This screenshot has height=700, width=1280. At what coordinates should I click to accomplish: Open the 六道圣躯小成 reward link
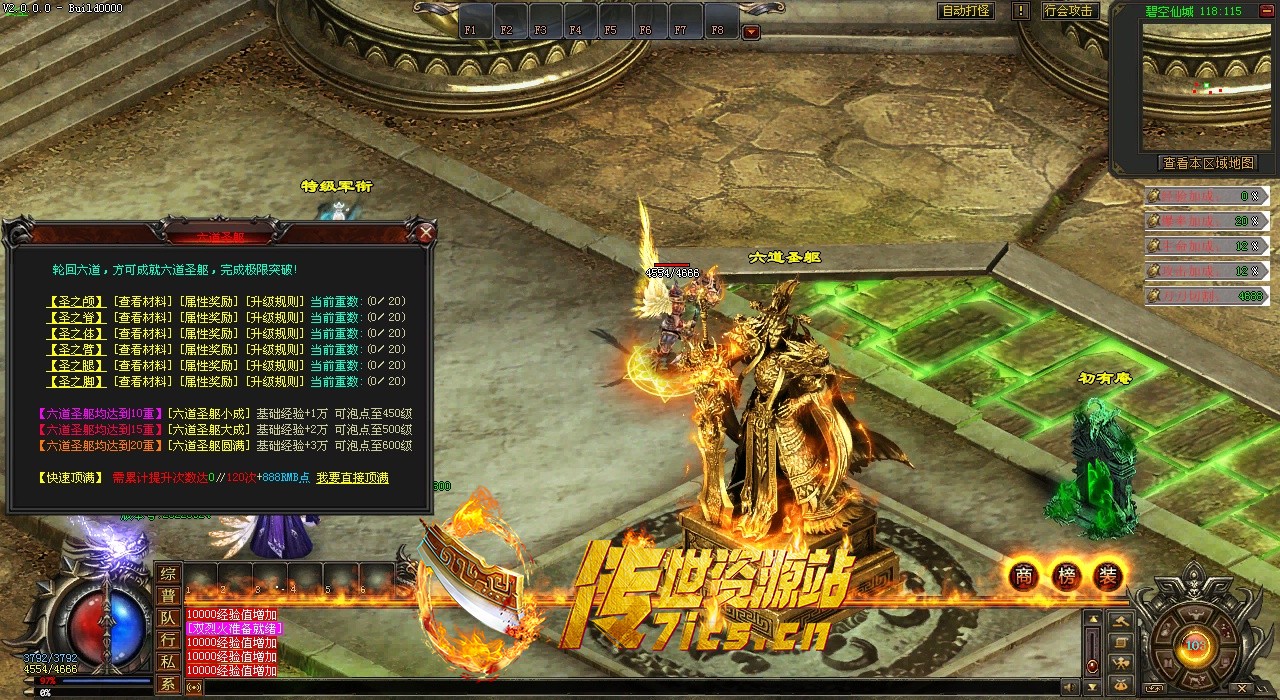pyautogui.click(x=208, y=414)
